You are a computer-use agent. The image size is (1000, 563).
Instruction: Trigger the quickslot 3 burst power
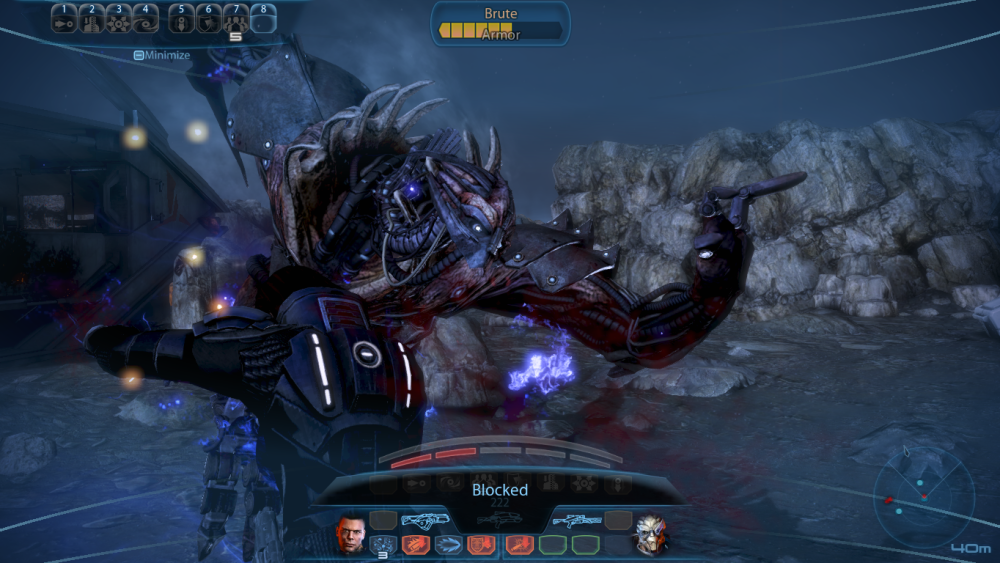pos(119,19)
